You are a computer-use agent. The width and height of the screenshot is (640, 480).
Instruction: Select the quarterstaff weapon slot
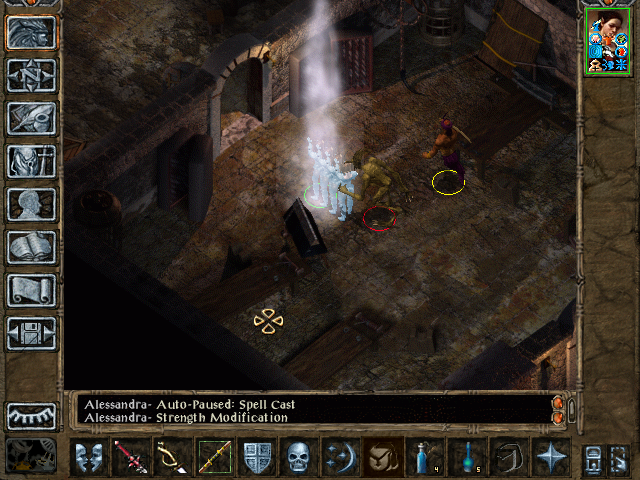click(214, 457)
